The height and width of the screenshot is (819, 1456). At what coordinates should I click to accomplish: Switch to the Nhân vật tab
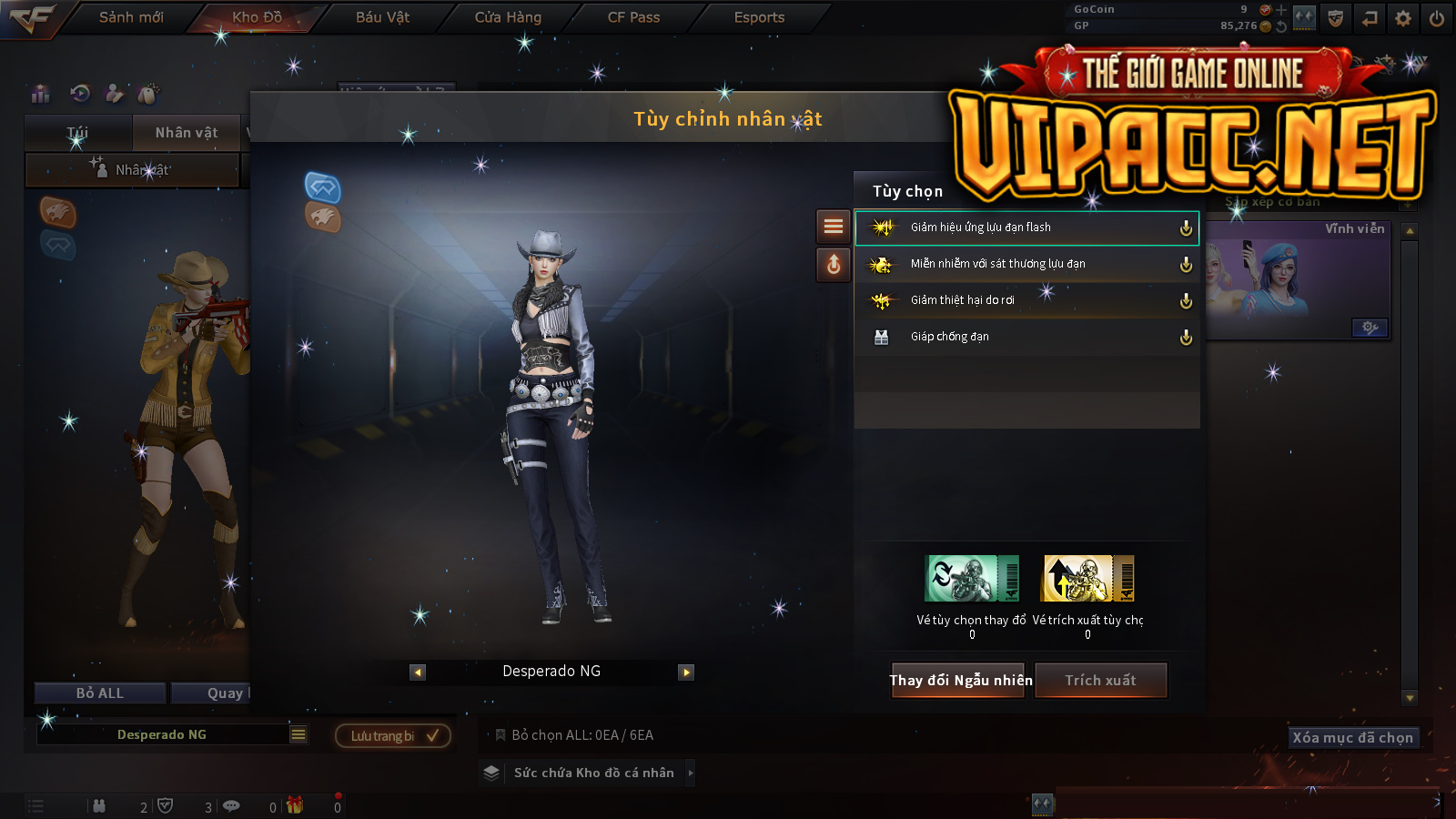pos(187,133)
